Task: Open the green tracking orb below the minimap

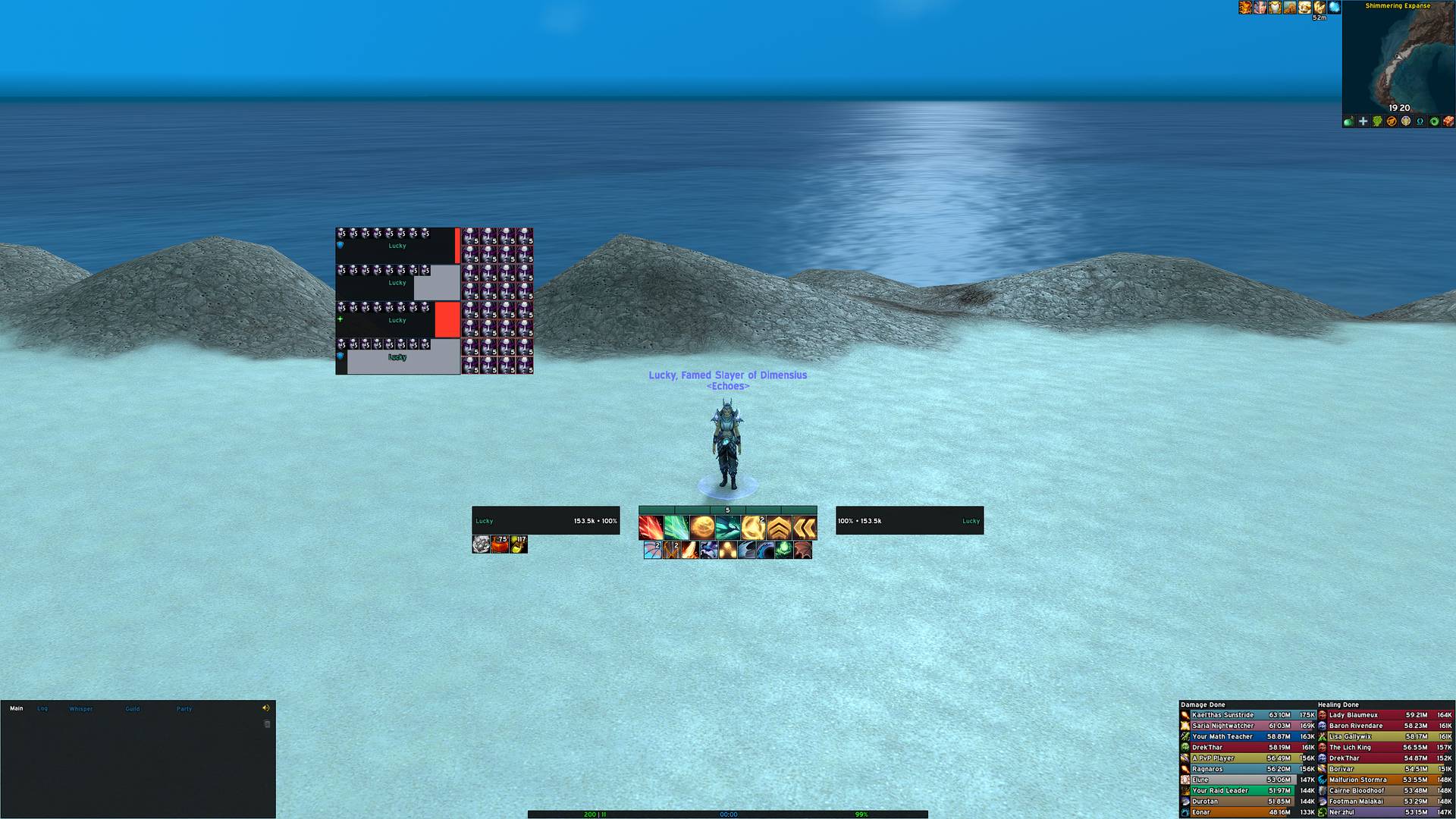Action: coord(1348,123)
